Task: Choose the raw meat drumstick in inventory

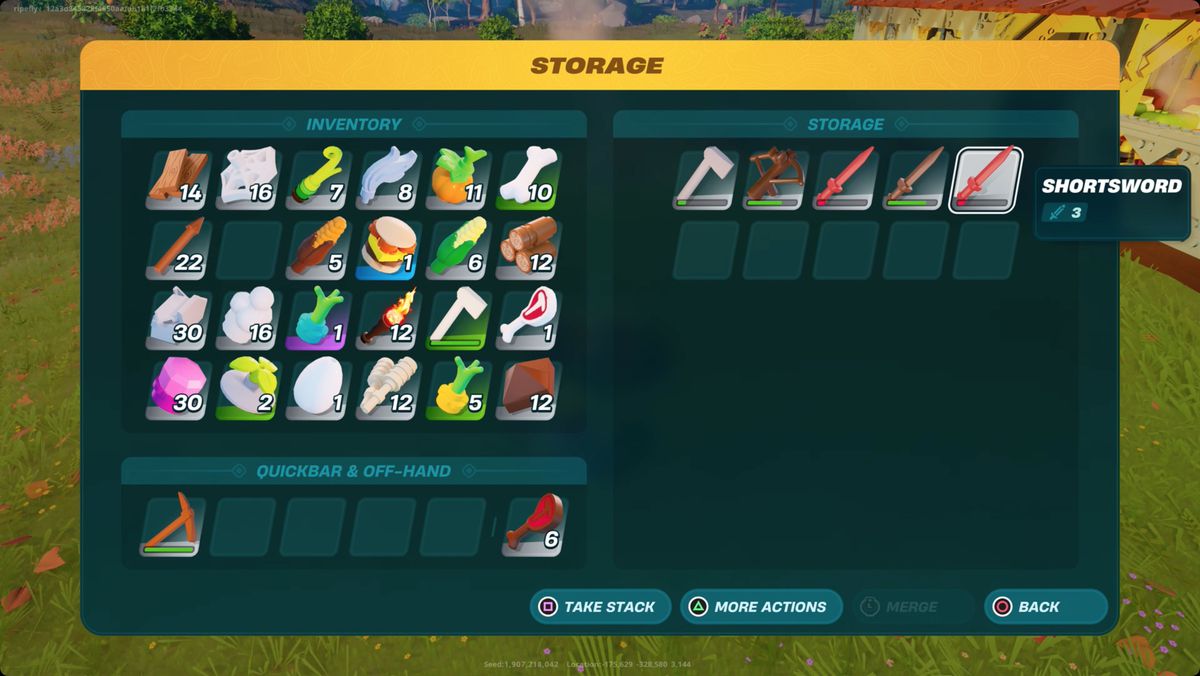Action: tap(528, 319)
